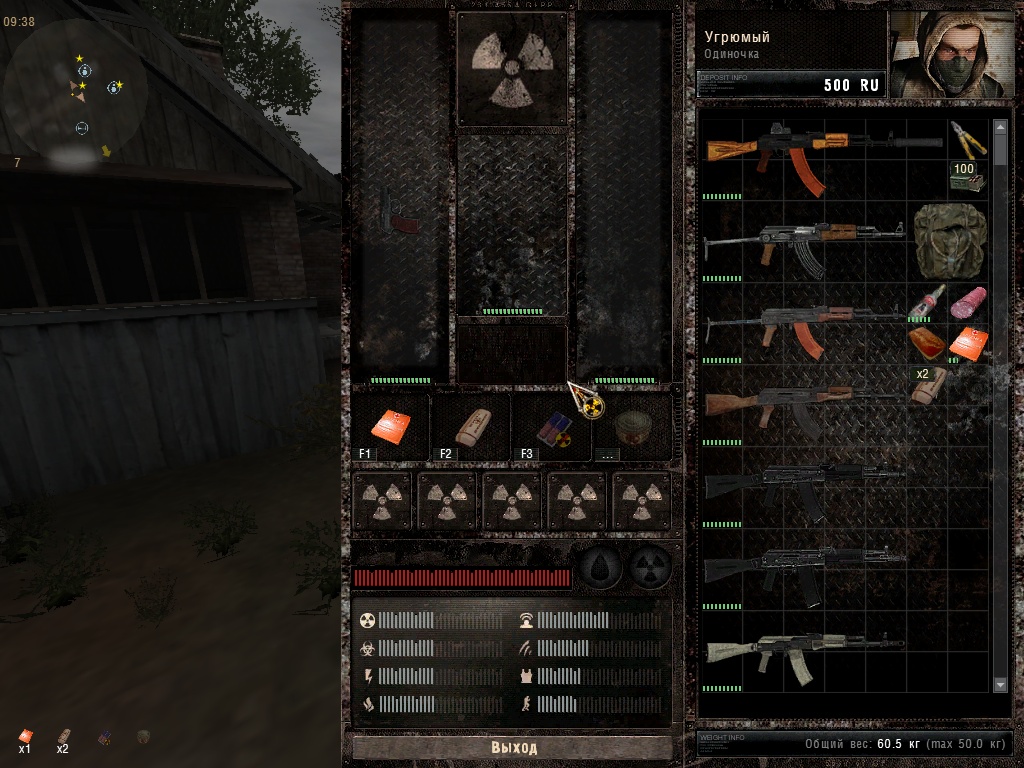Select the bandage stack marked x2

point(927,384)
